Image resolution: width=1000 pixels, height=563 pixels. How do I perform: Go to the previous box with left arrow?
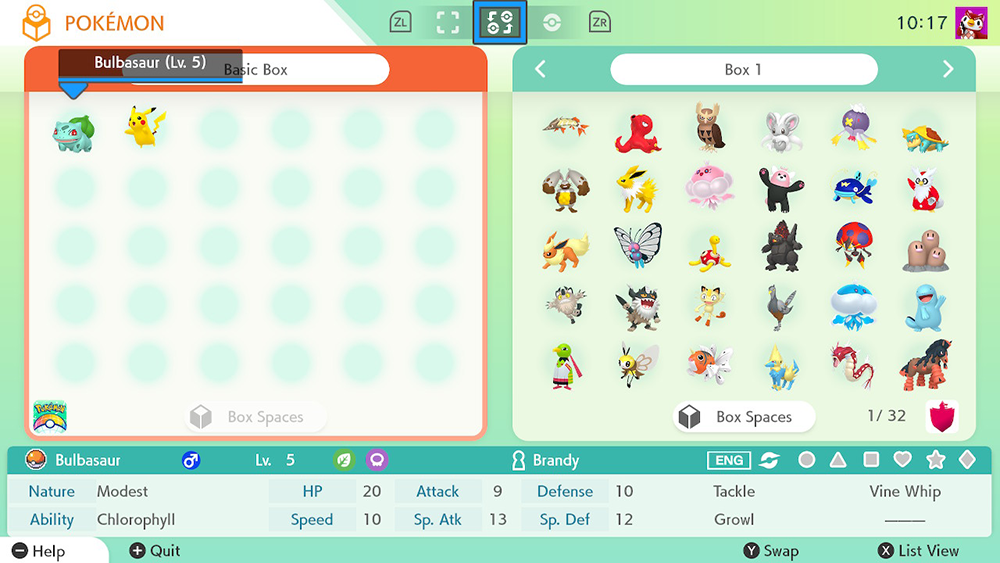(540, 69)
